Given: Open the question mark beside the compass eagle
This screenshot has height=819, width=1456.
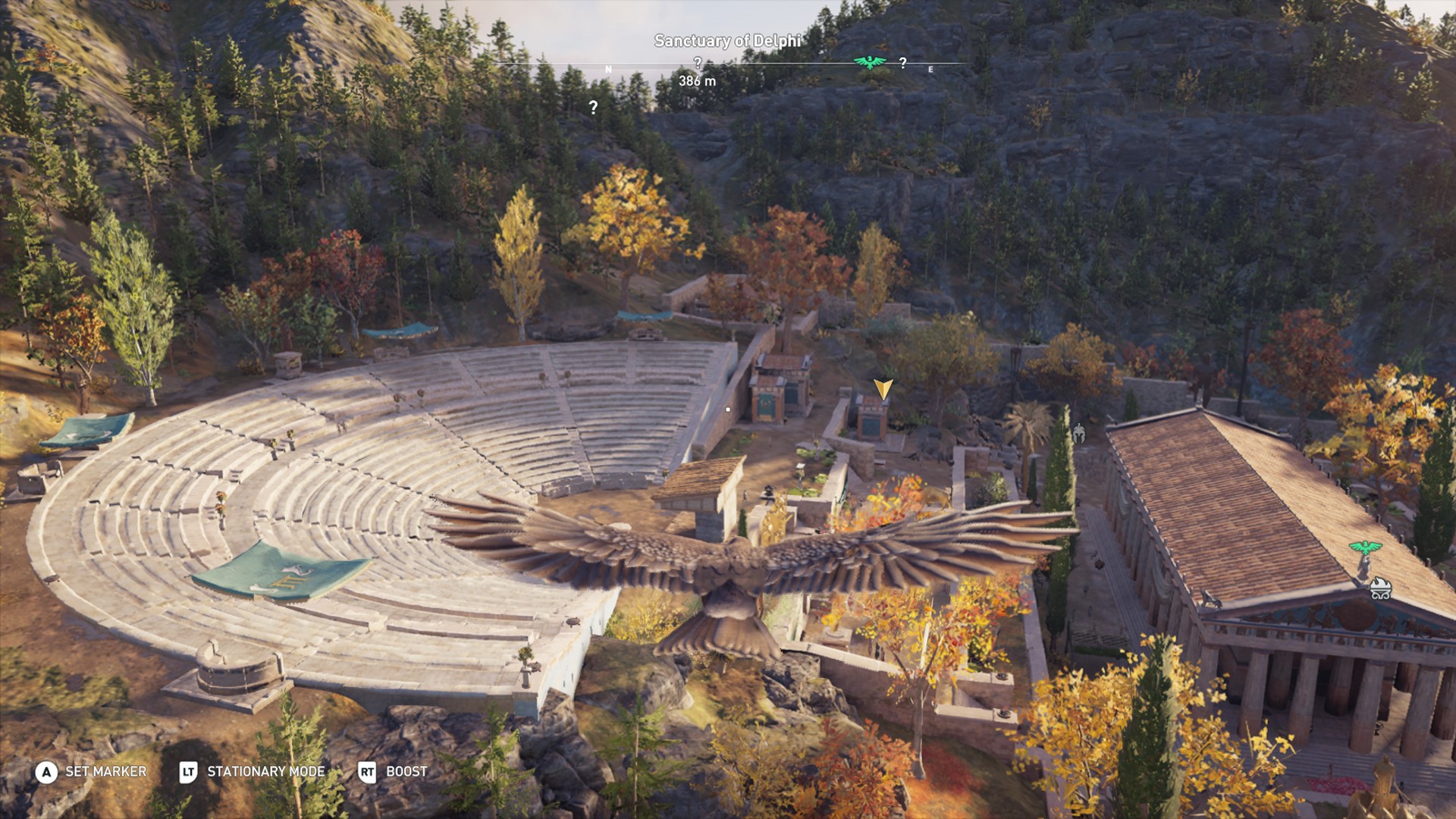Looking at the screenshot, I should (902, 64).
